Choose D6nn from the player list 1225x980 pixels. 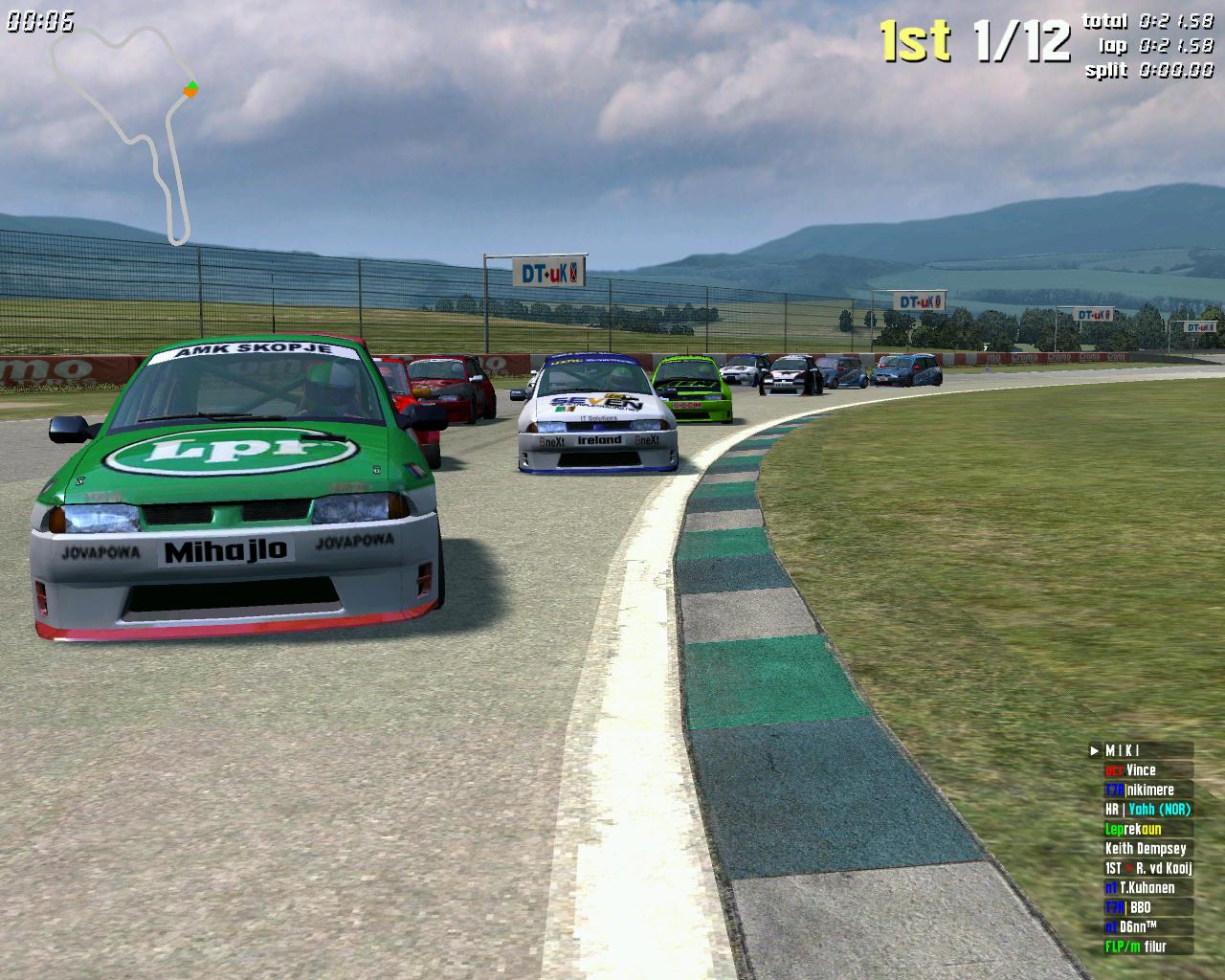click(1141, 927)
